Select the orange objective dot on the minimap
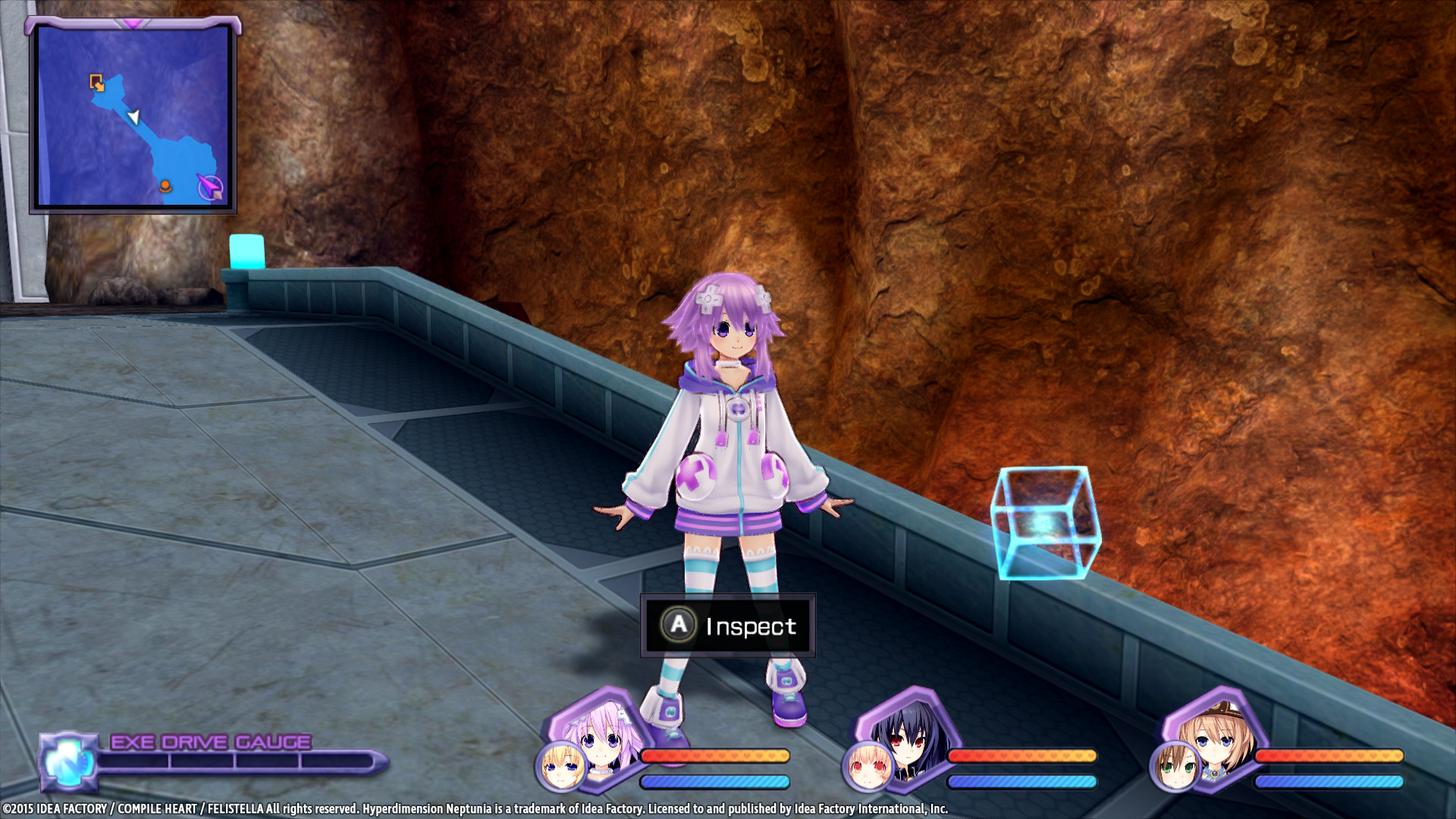This screenshot has height=819, width=1456. point(164,183)
